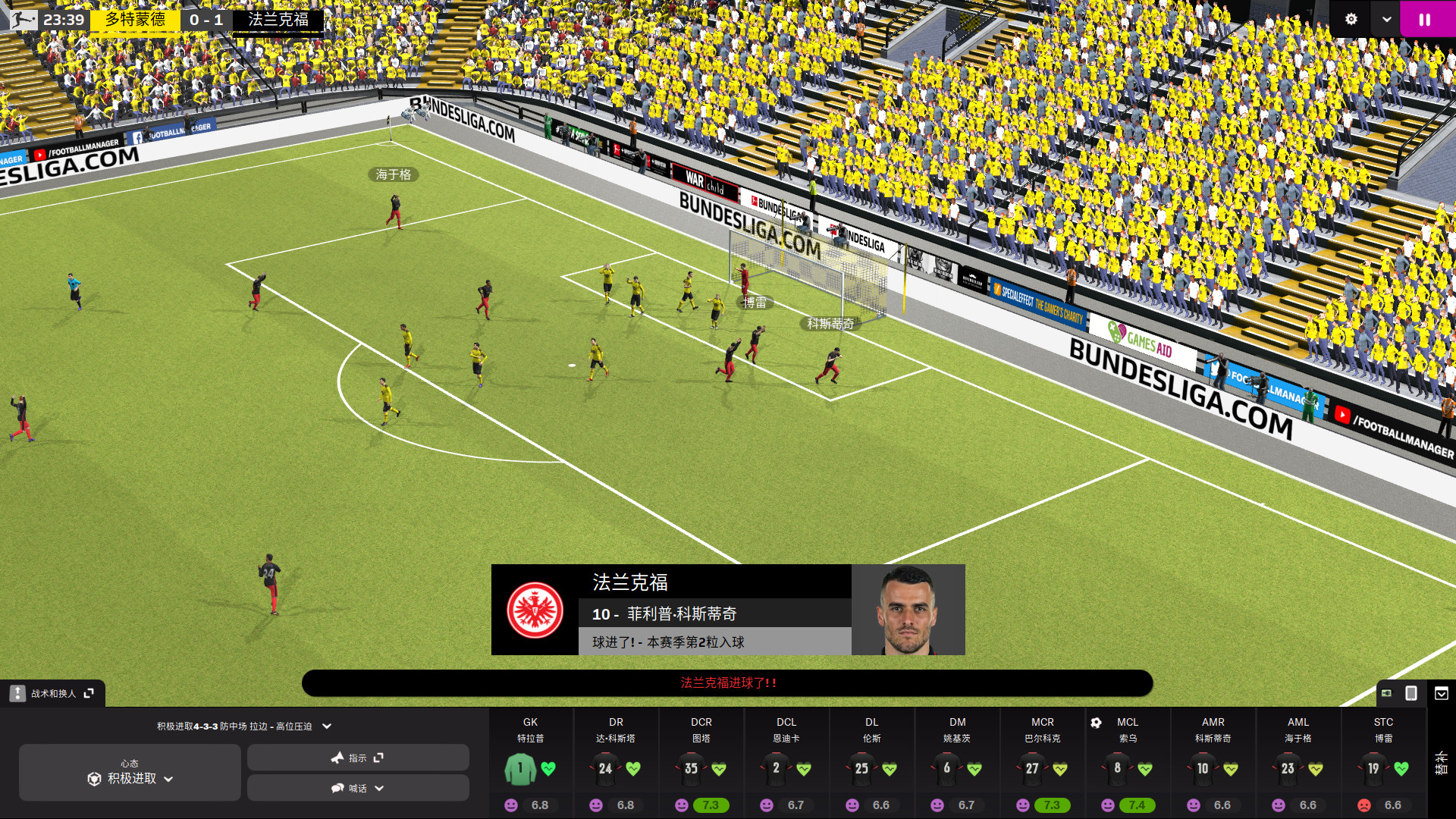Click the pink pause button to pause match
1456x819 pixels.
point(1425,19)
